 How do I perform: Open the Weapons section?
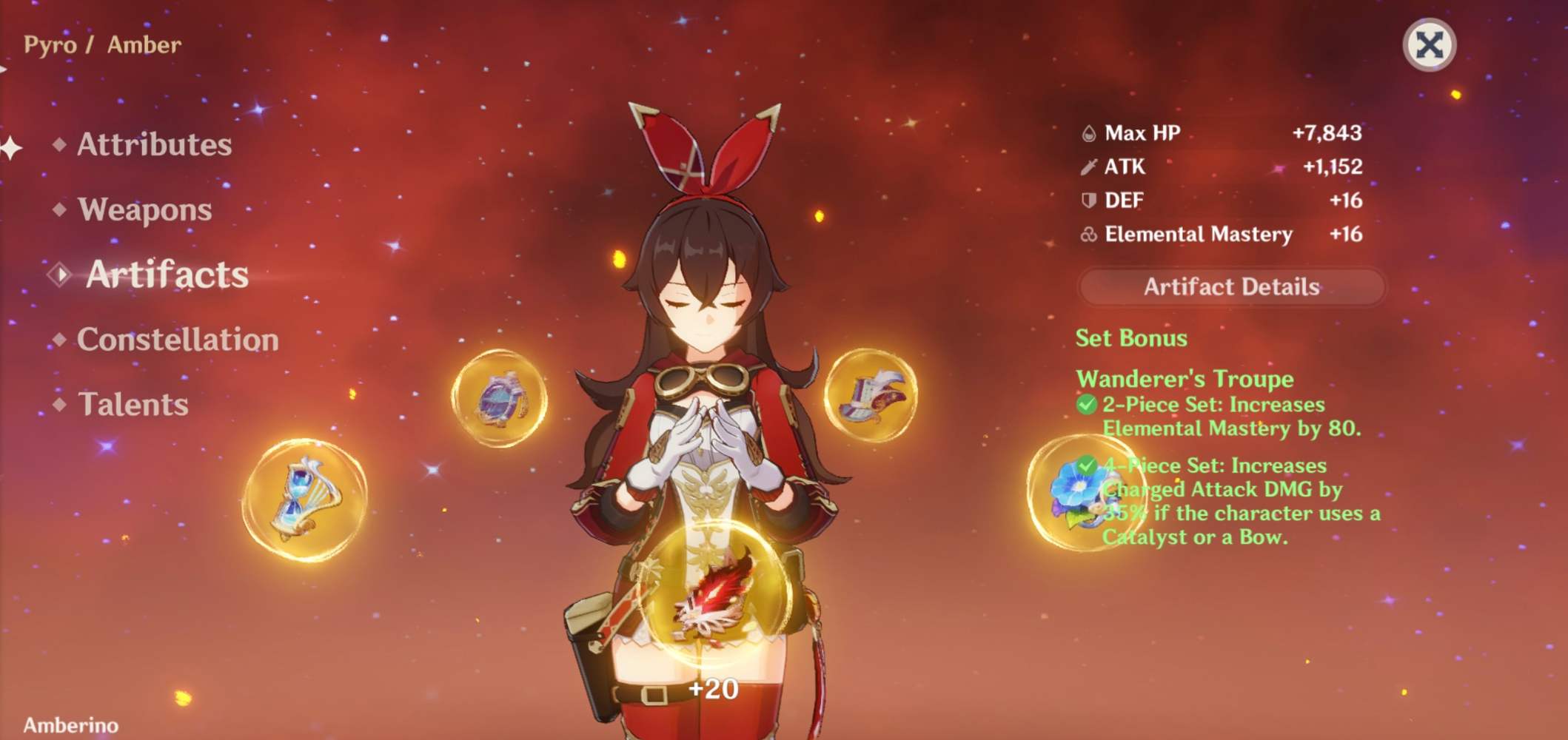[x=144, y=210]
